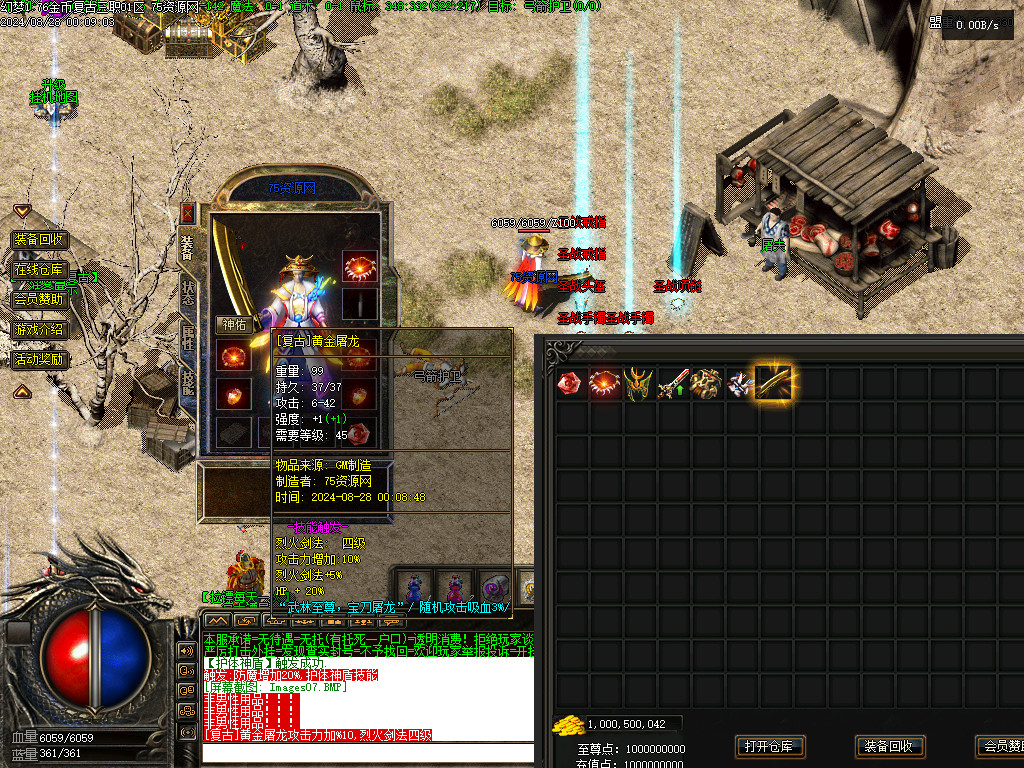Select the golden dragon-slayer blade in the bag
1024x768 pixels.
[774, 382]
